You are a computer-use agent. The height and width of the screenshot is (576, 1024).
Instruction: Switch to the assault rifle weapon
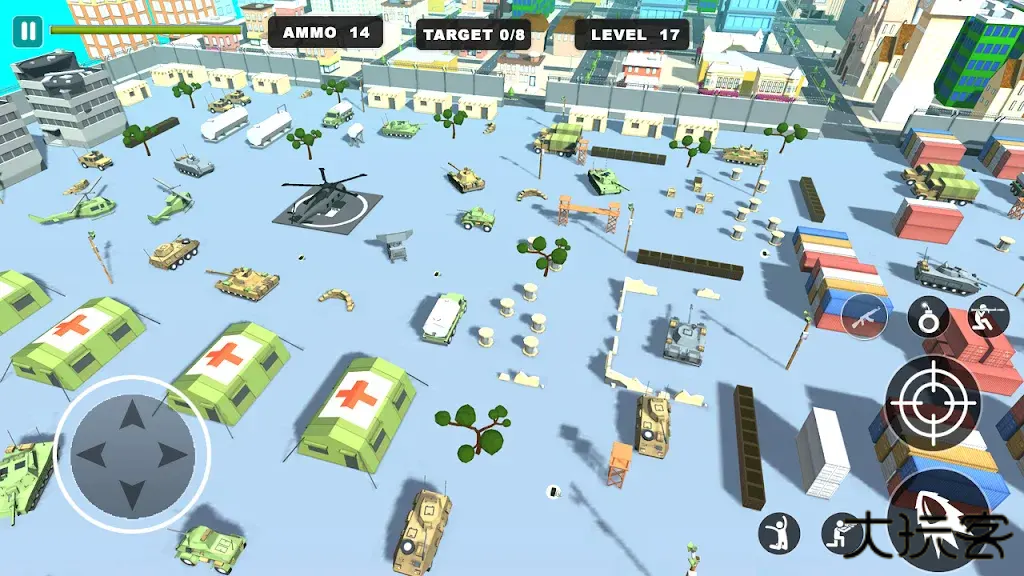click(x=864, y=317)
